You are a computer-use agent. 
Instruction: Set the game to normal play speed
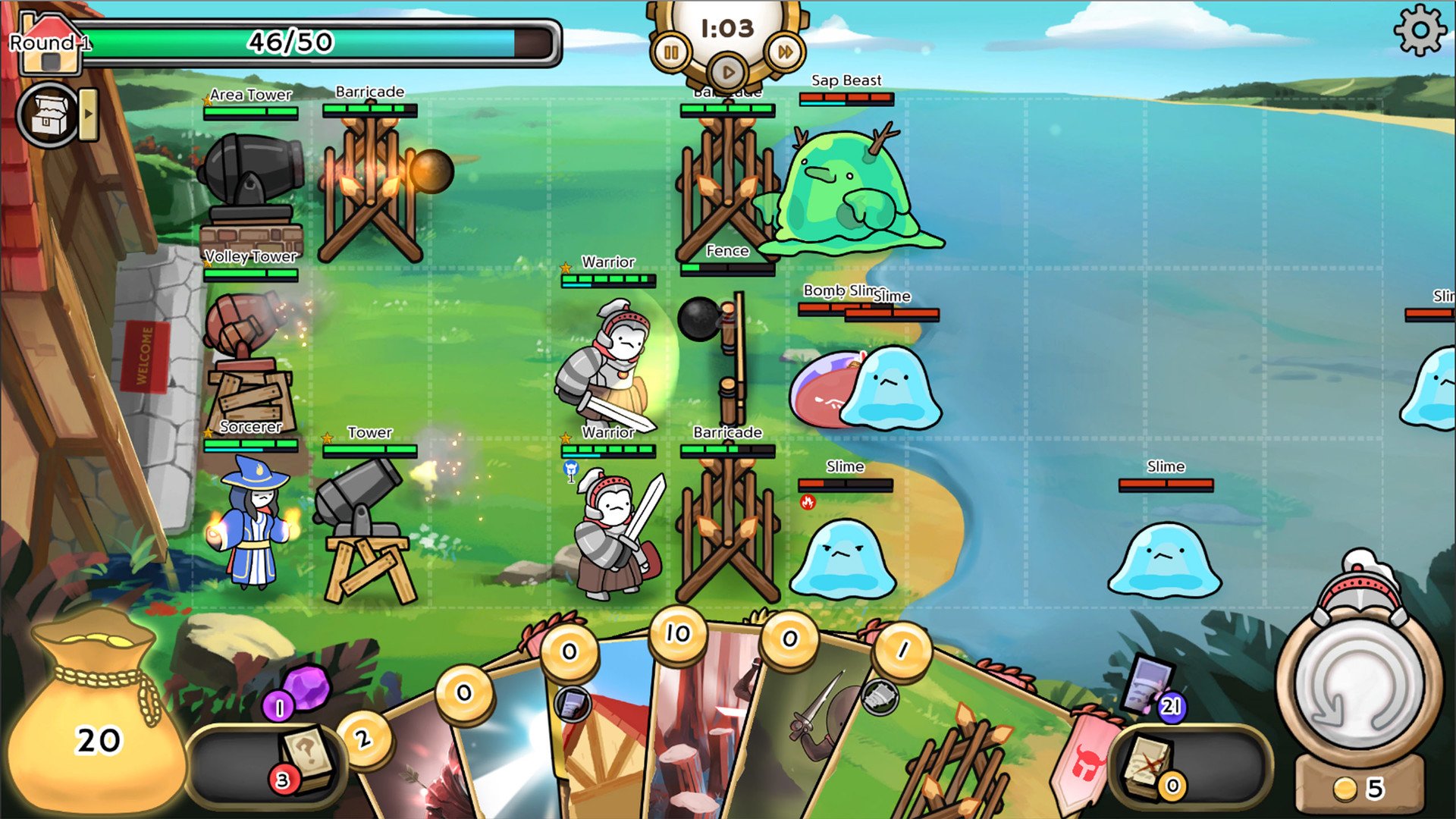coord(728,73)
